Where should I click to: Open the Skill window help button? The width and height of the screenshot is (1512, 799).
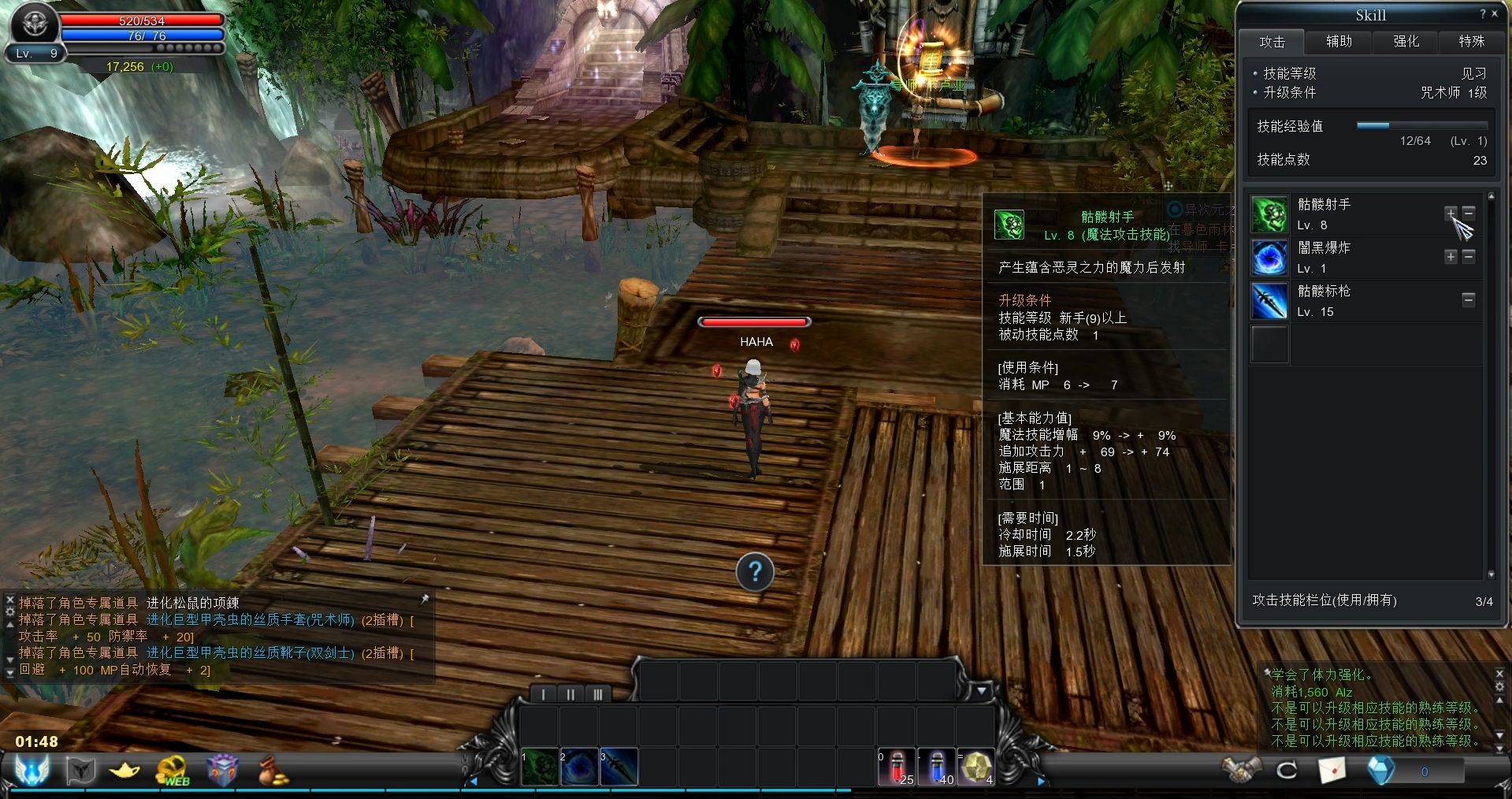point(1482,14)
